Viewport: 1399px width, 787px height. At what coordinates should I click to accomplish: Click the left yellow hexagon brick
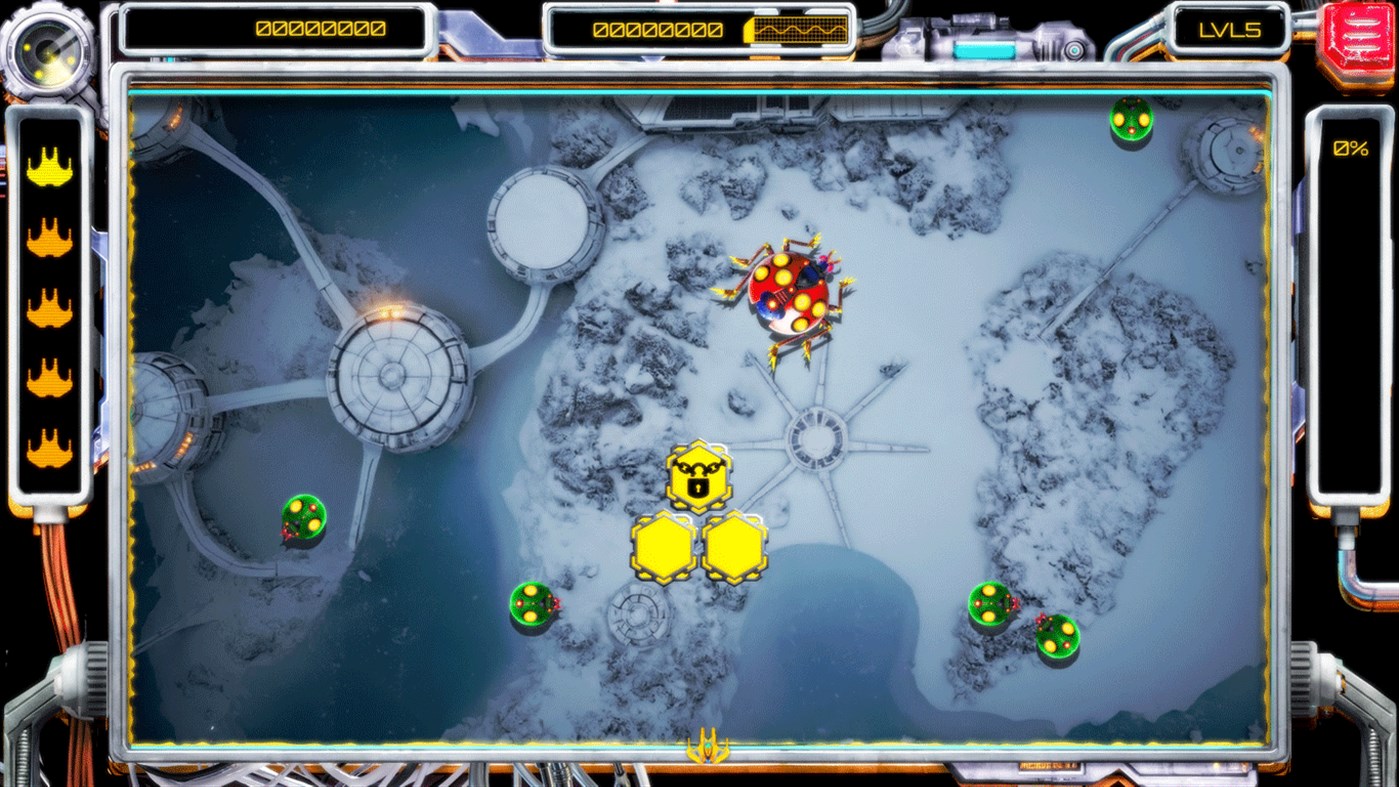coord(665,548)
